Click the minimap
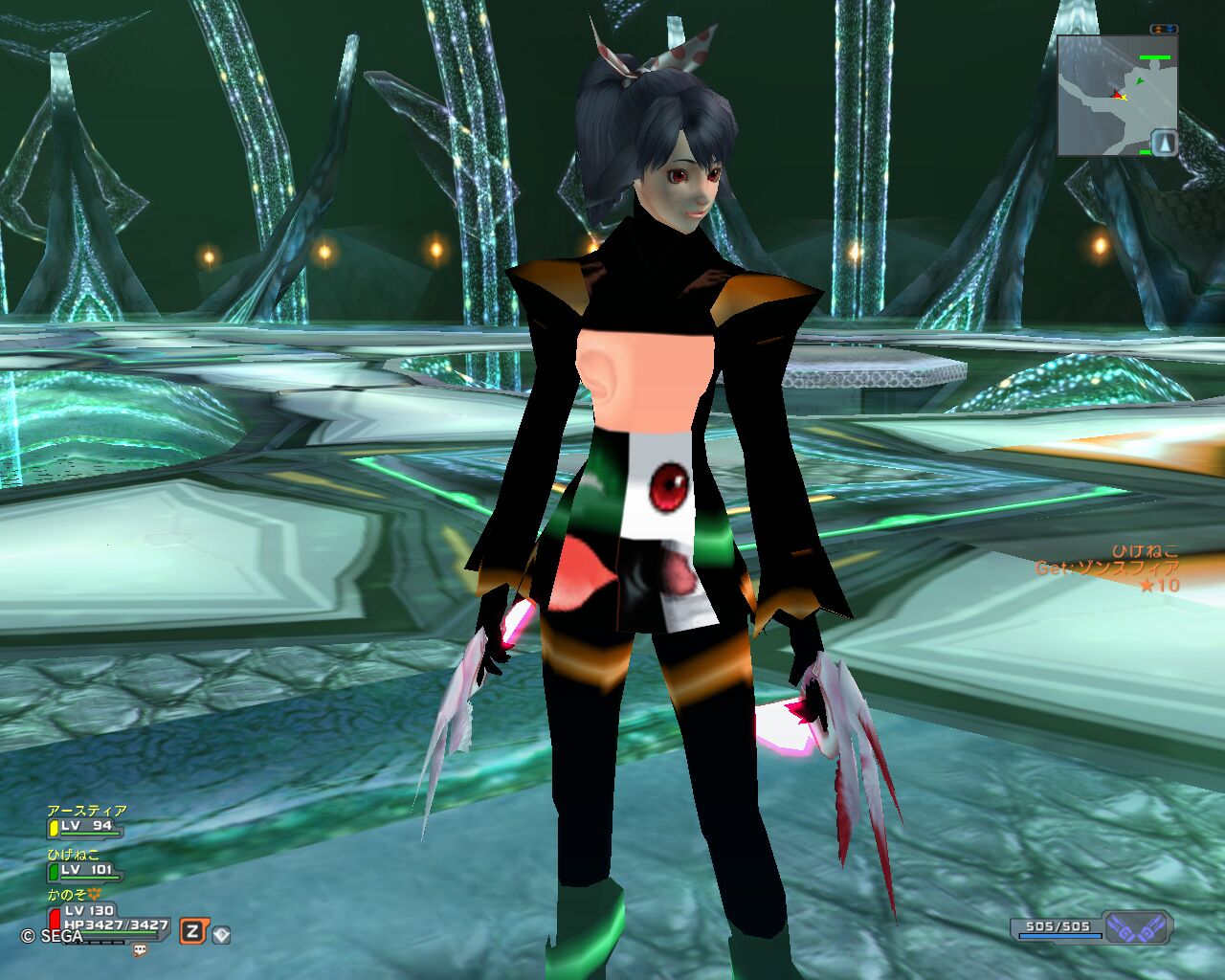 coord(1110,96)
